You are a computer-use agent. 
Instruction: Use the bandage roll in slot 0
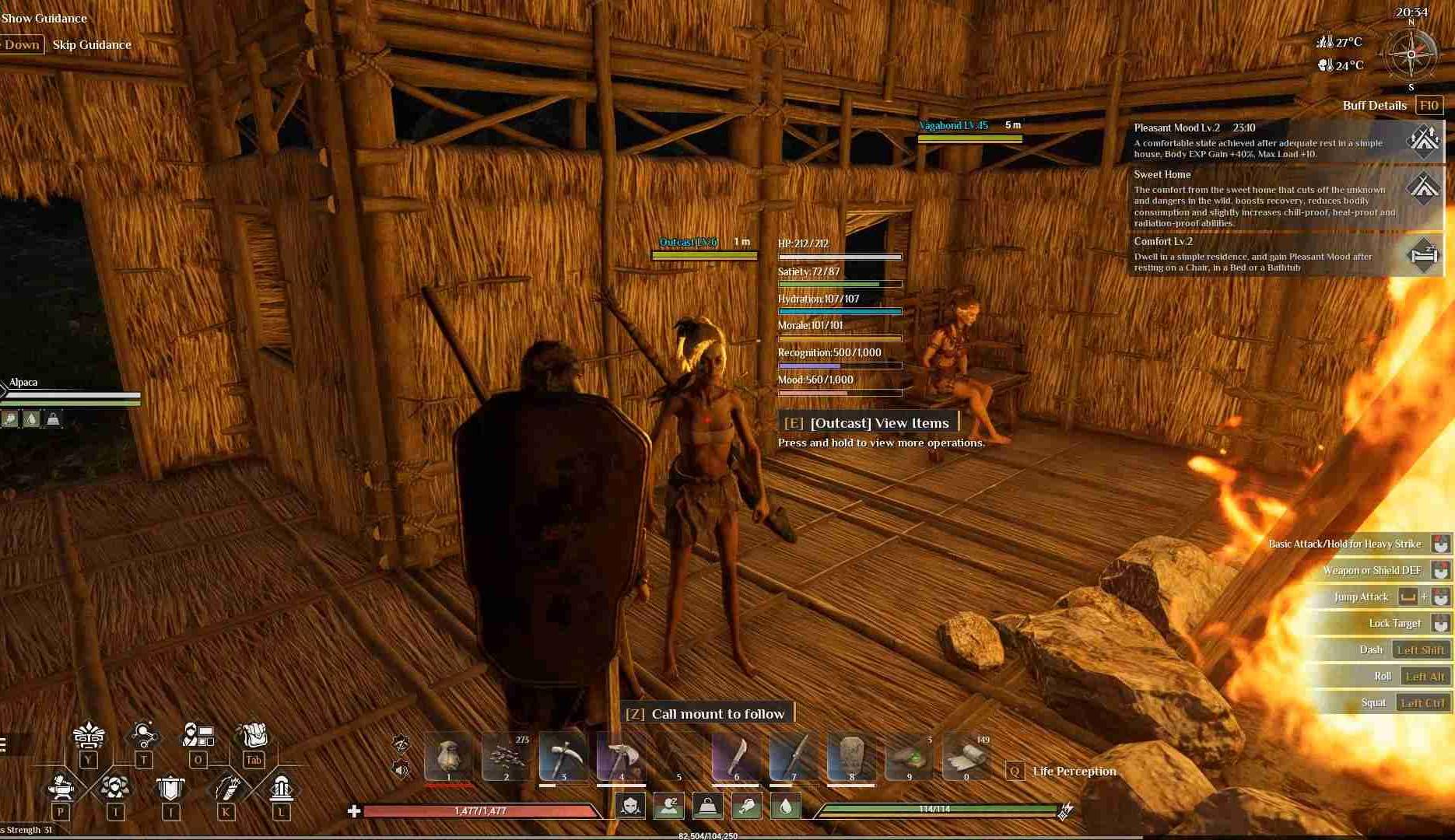click(966, 756)
